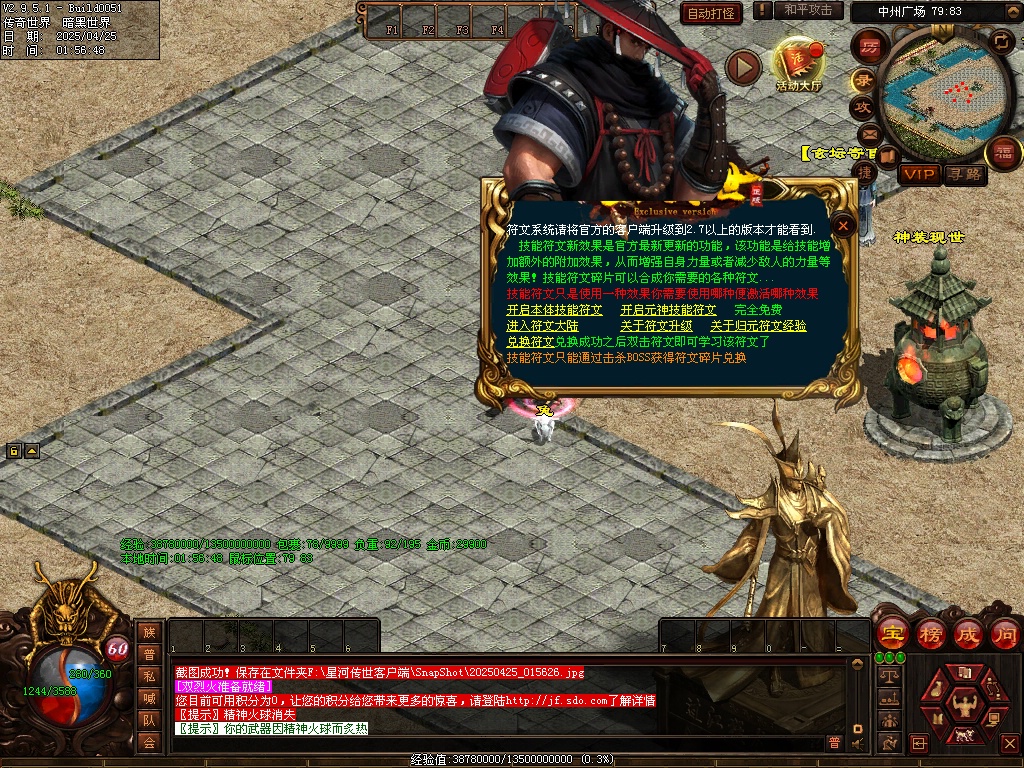Close the rune dialogue with the X button
The image size is (1024, 768).
(x=844, y=226)
